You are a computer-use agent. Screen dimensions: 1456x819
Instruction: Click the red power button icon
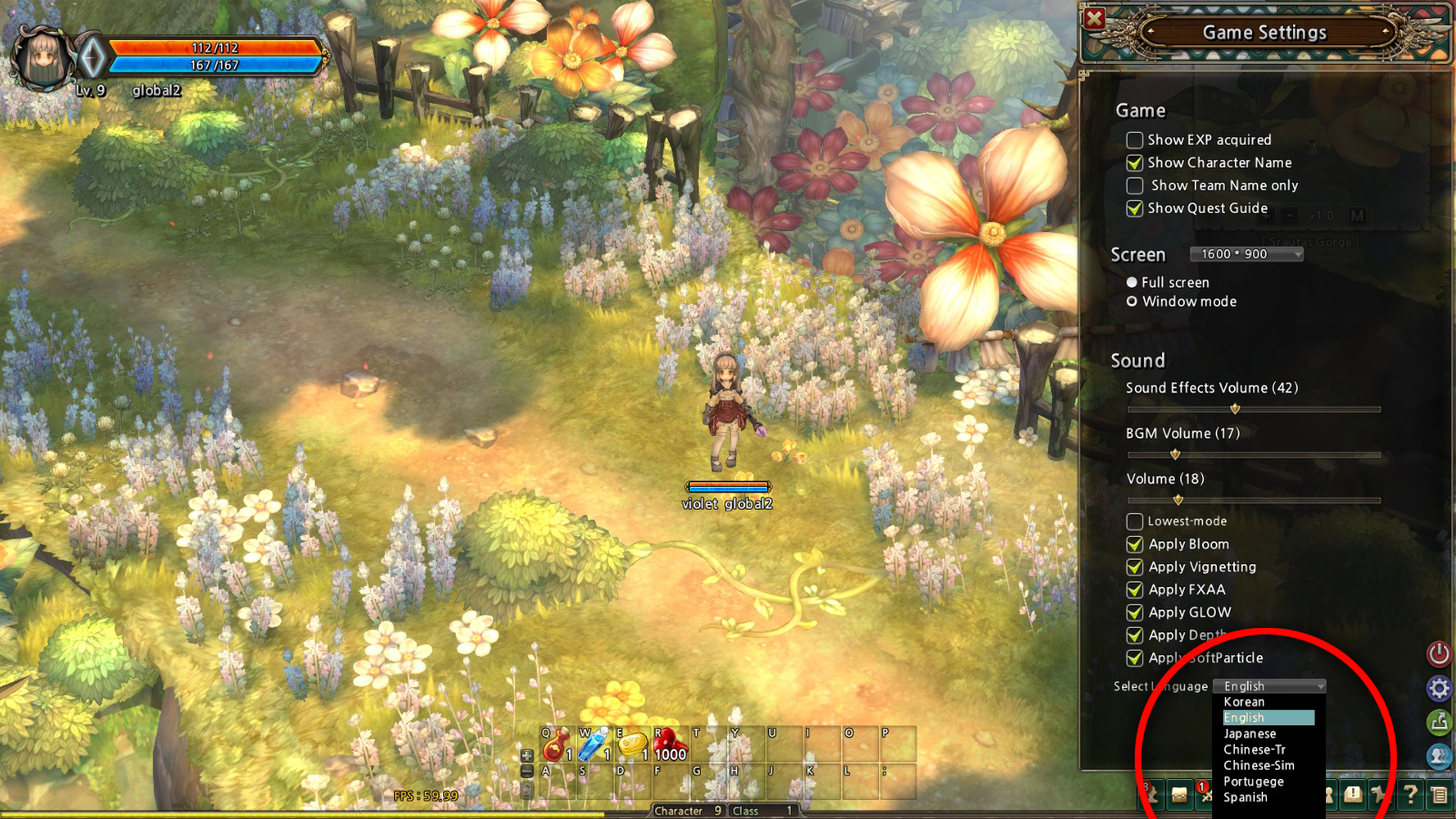(x=1439, y=653)
